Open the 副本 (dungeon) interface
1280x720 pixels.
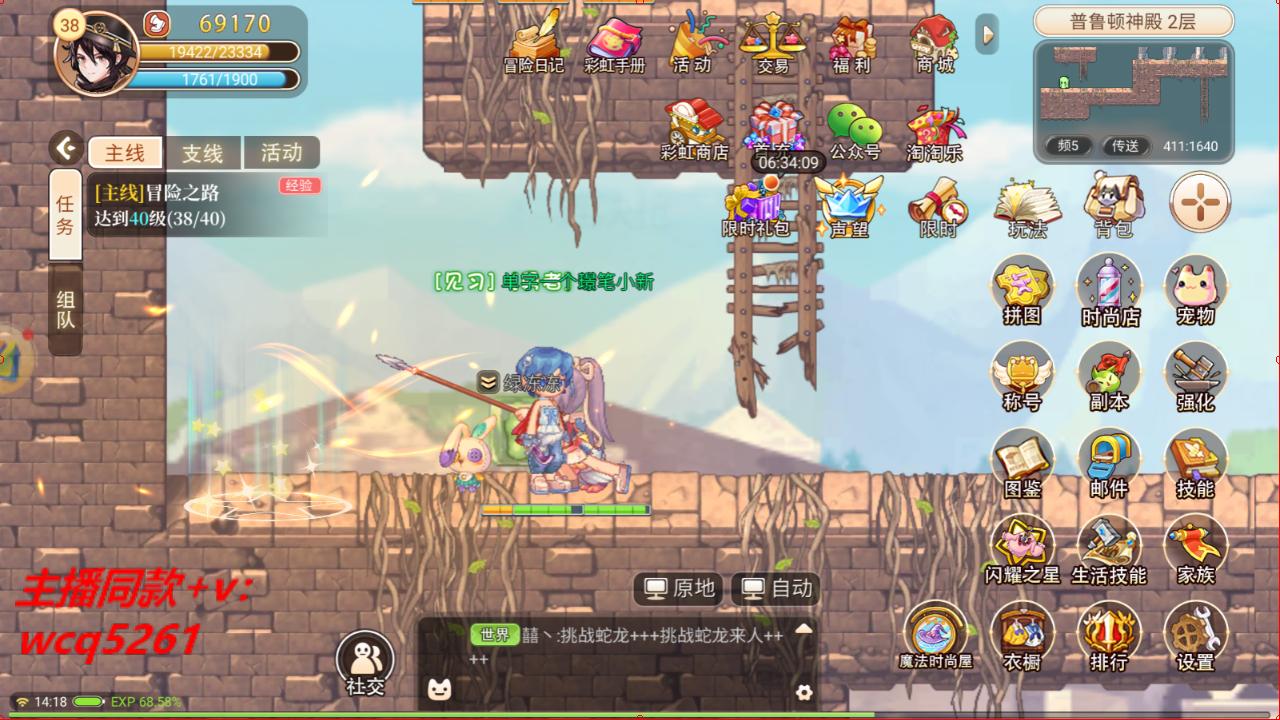1110,378
